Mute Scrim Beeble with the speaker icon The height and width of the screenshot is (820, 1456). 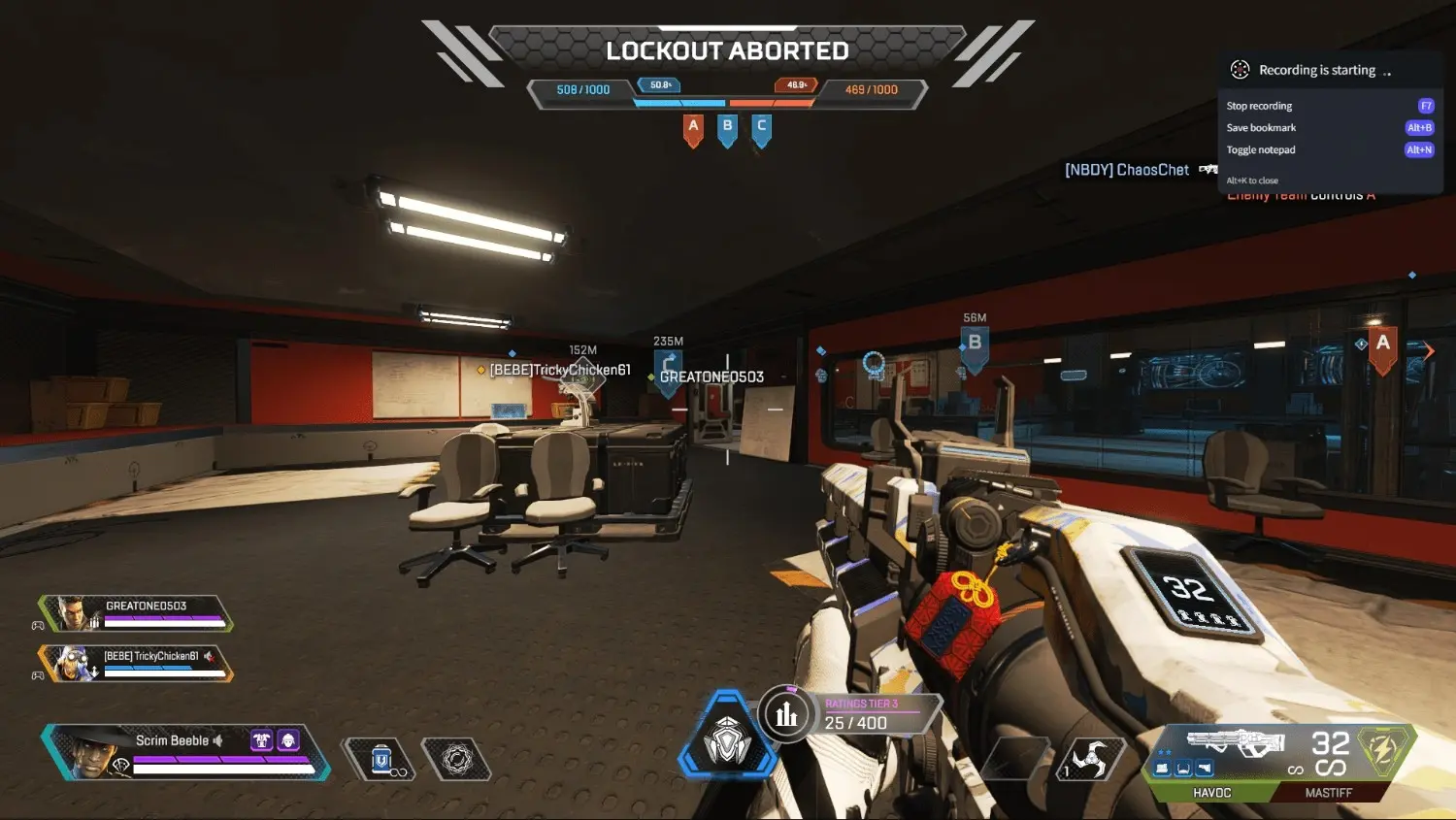point(217,741)
